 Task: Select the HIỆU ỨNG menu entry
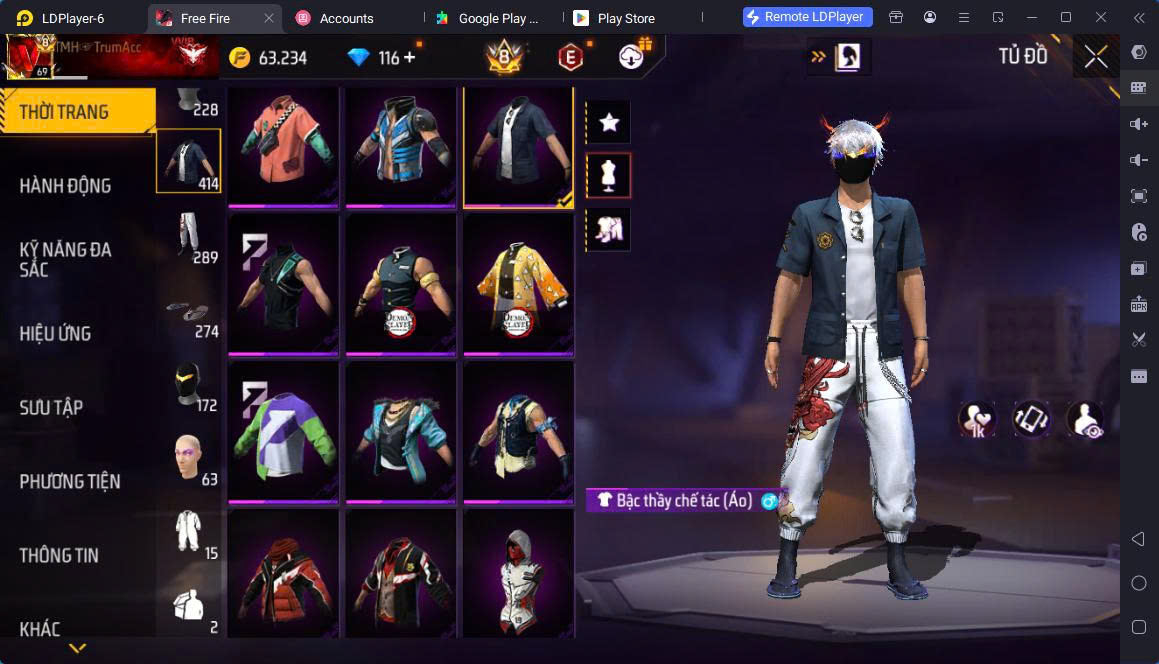click(x=56, y=334)
